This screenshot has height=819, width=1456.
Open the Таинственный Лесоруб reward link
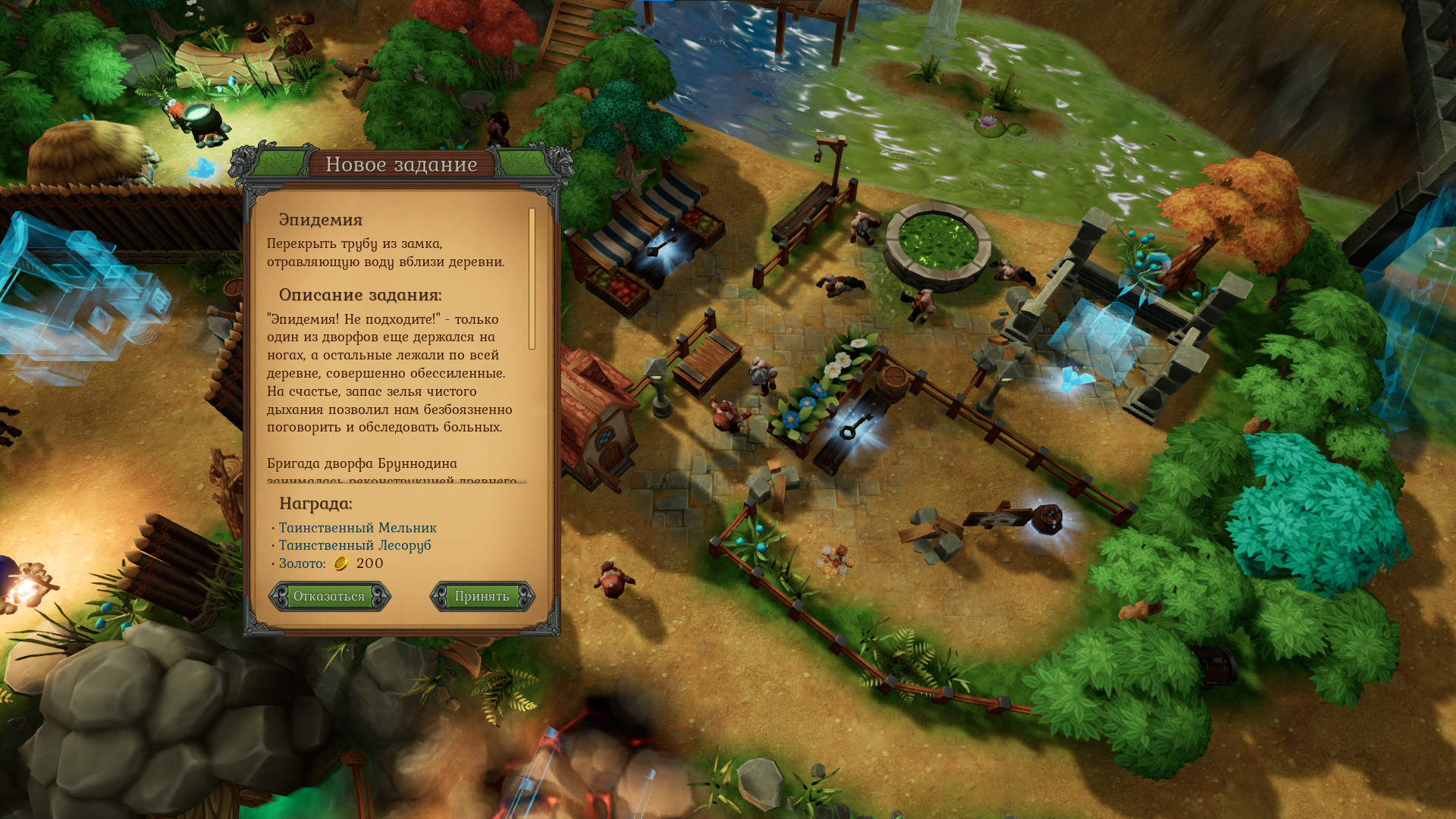[354, 545]
